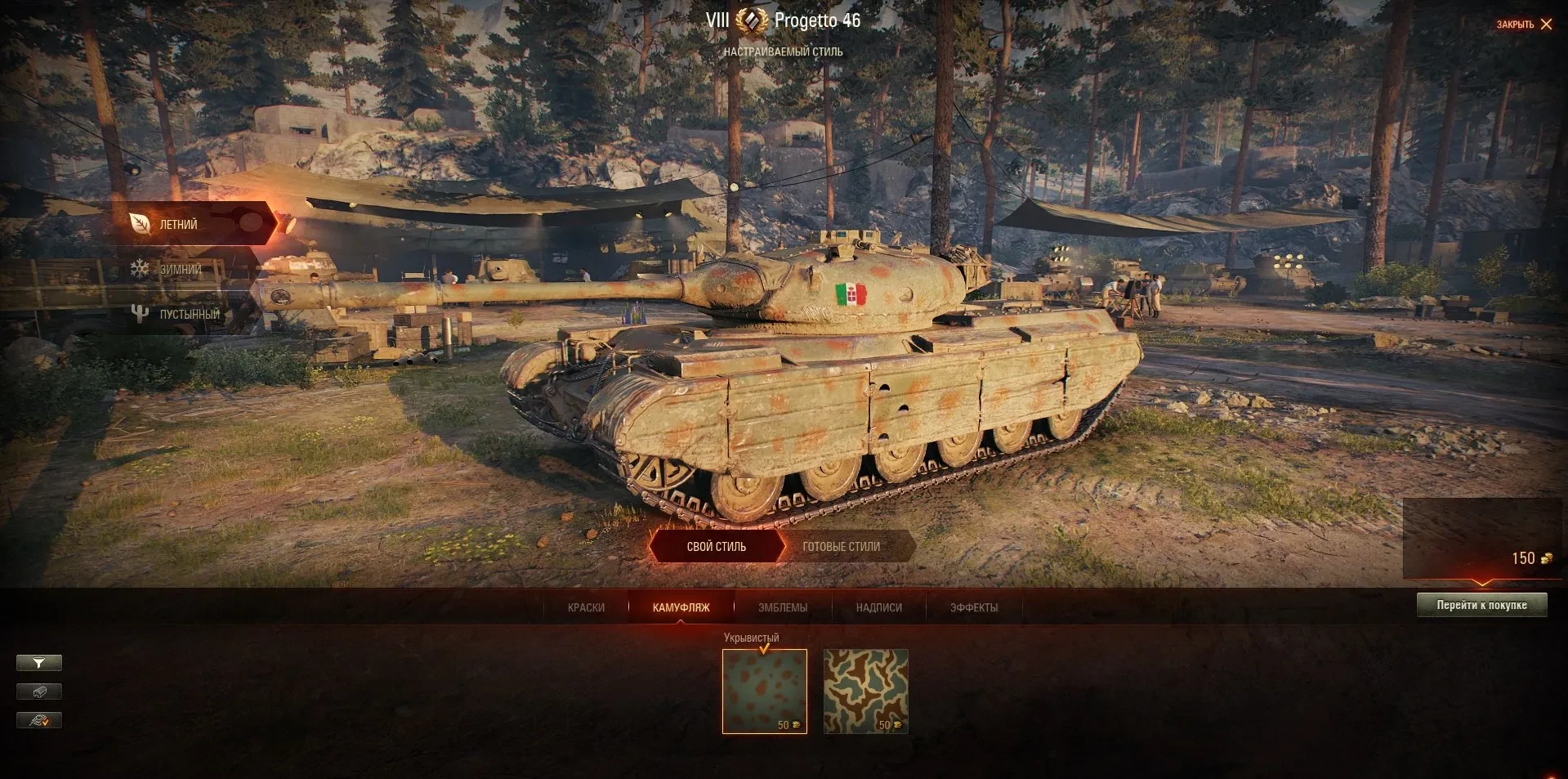Select the Укрывистый spotted camouflage swatch

coord(764,691)
